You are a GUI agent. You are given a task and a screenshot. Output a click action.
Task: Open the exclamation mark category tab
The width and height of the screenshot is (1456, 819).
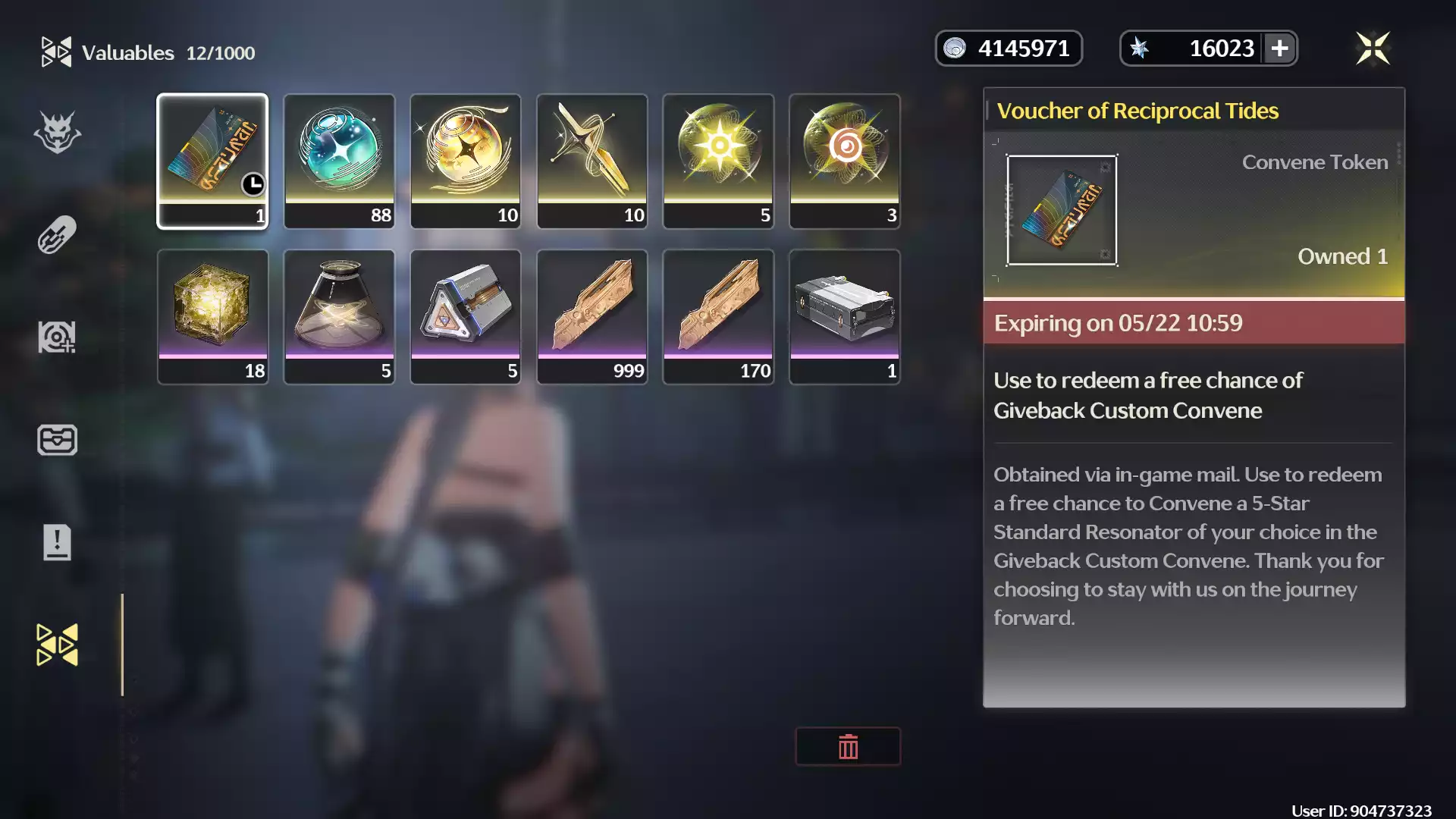pos(57,542)
